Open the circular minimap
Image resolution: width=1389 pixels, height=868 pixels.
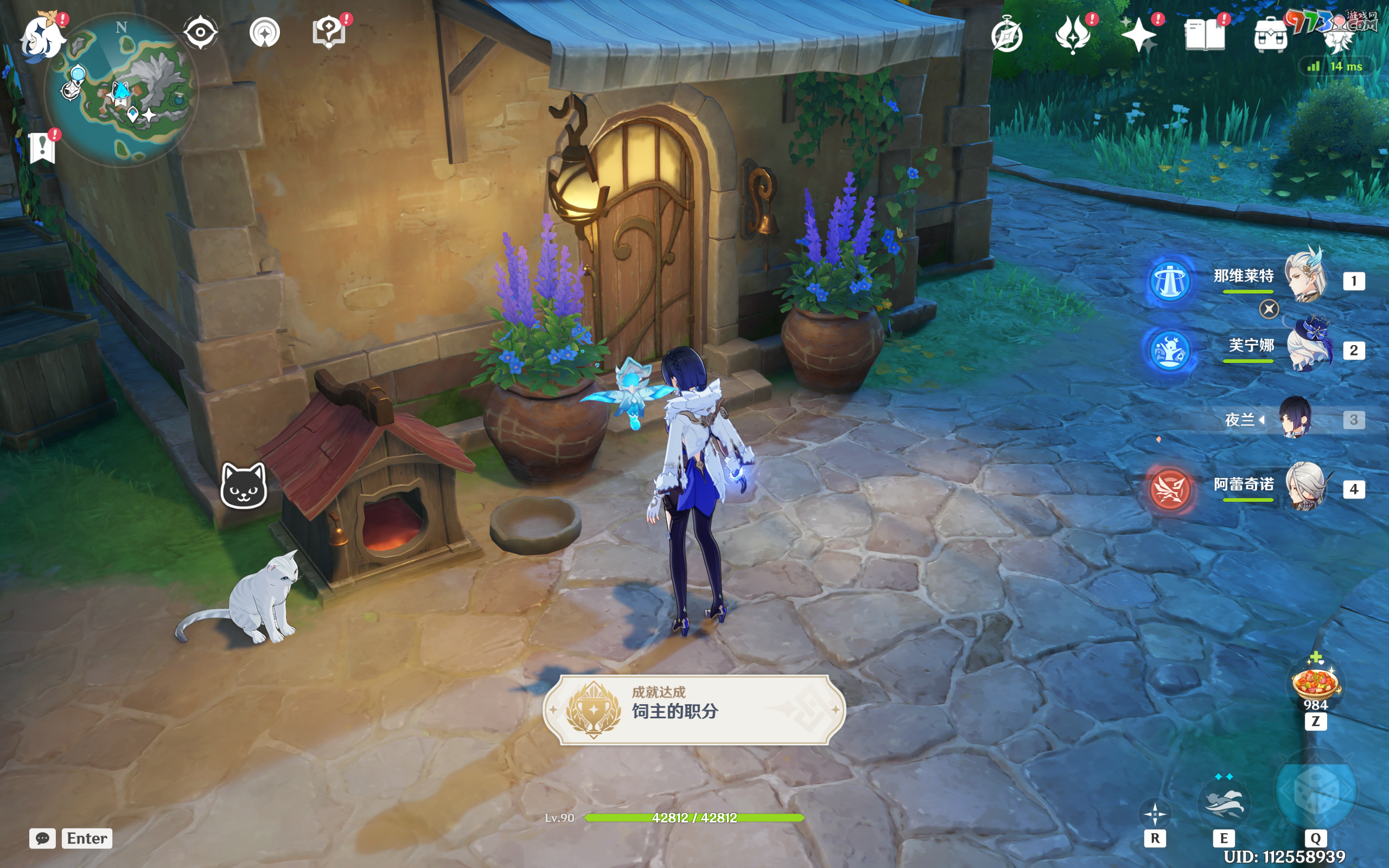122,90
